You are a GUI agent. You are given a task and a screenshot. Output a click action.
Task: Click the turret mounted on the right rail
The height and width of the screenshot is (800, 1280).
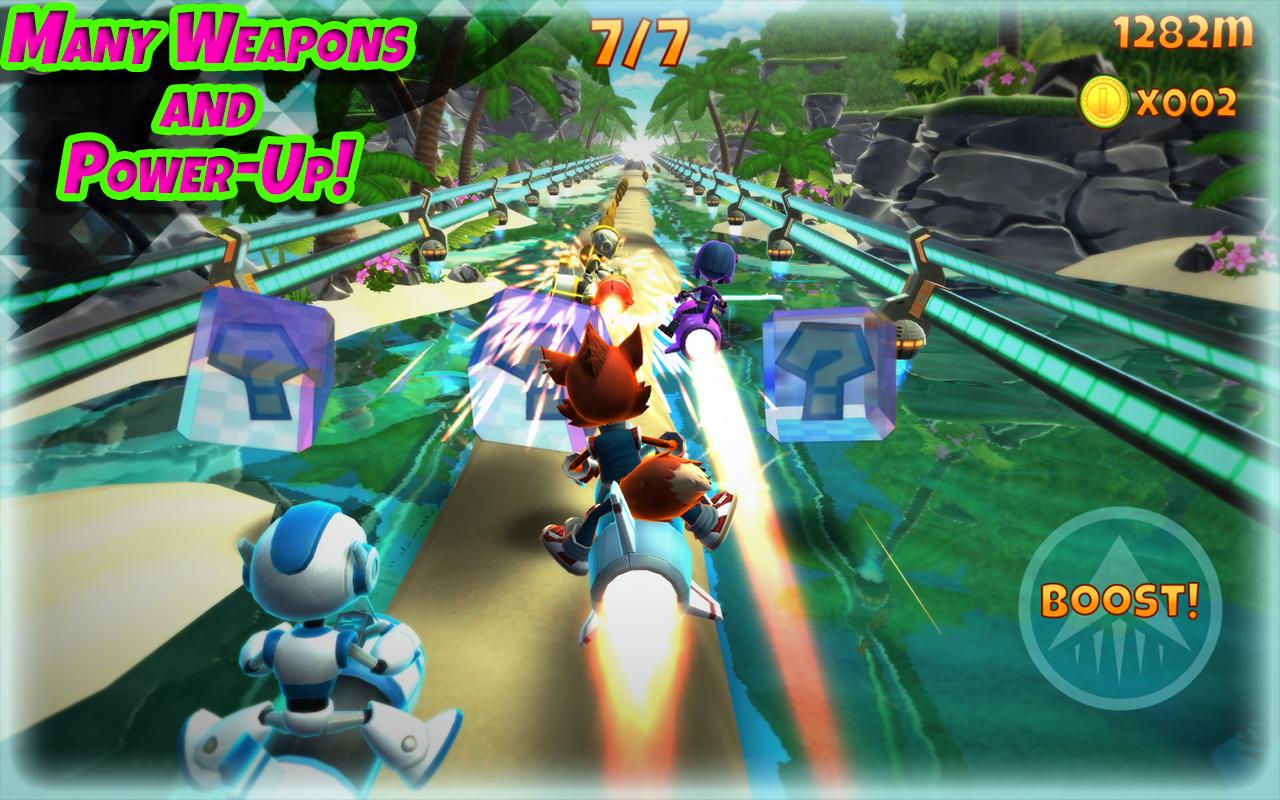point(910,320)
